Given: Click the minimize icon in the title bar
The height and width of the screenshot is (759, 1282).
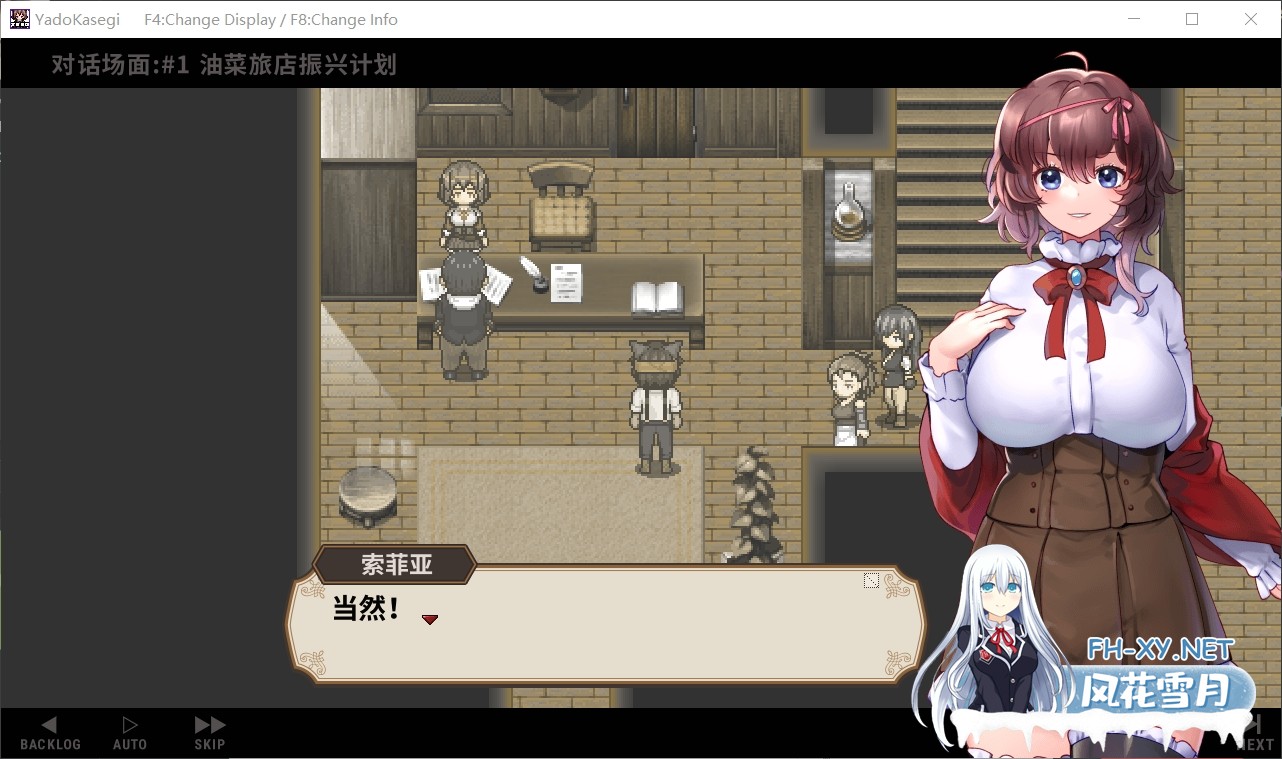Looking at the screenshot, I should (1134, 19).
